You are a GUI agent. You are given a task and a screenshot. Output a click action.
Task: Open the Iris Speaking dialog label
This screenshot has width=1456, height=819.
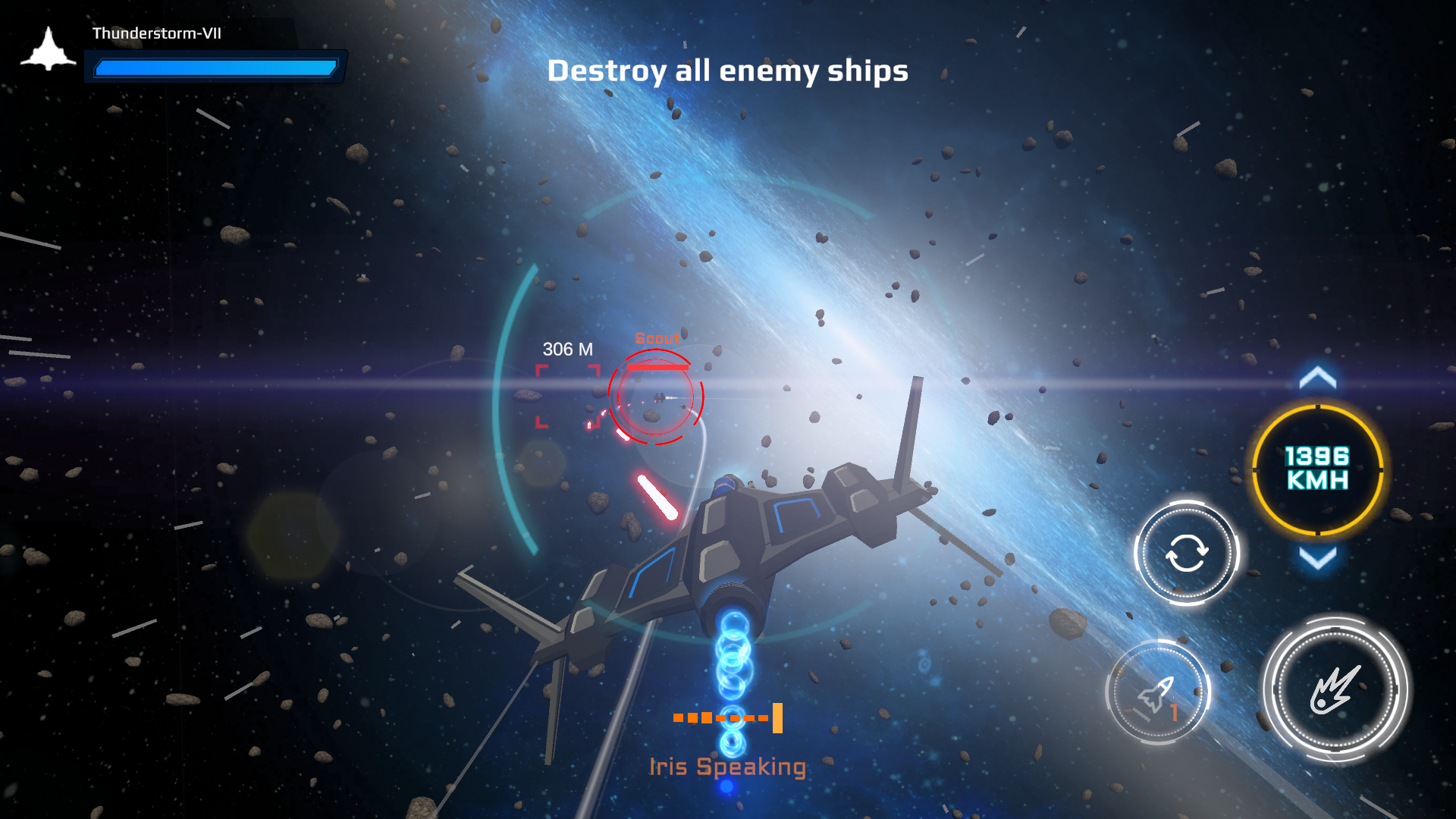(727, 767)
